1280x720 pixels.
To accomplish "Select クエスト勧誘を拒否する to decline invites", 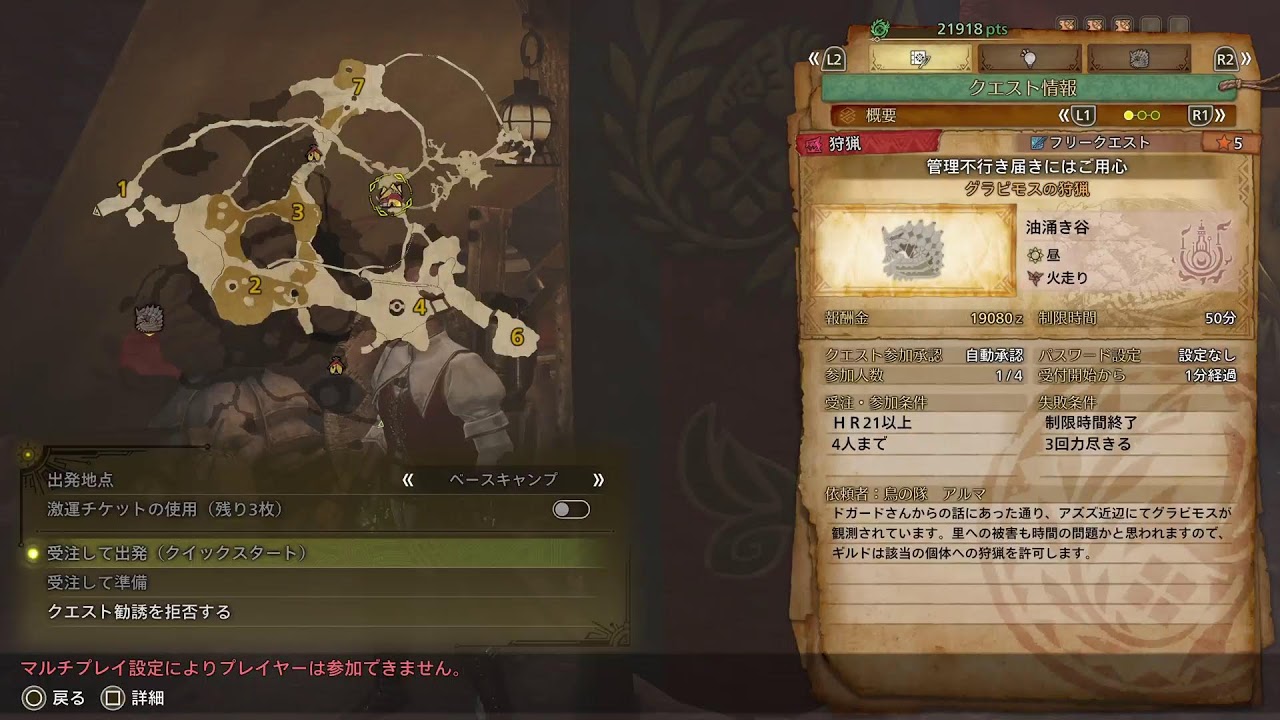I will 139,611.
